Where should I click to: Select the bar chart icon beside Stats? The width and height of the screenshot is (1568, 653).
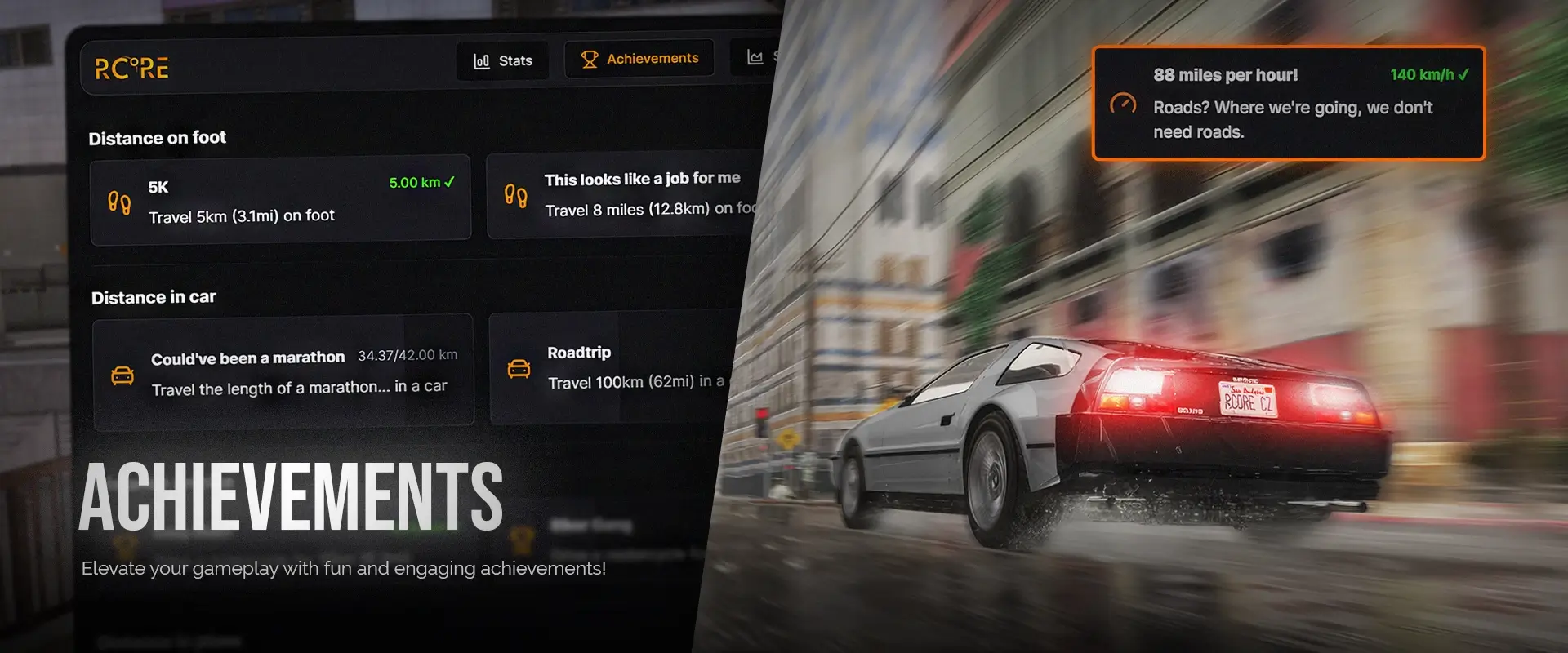point(482,60)
